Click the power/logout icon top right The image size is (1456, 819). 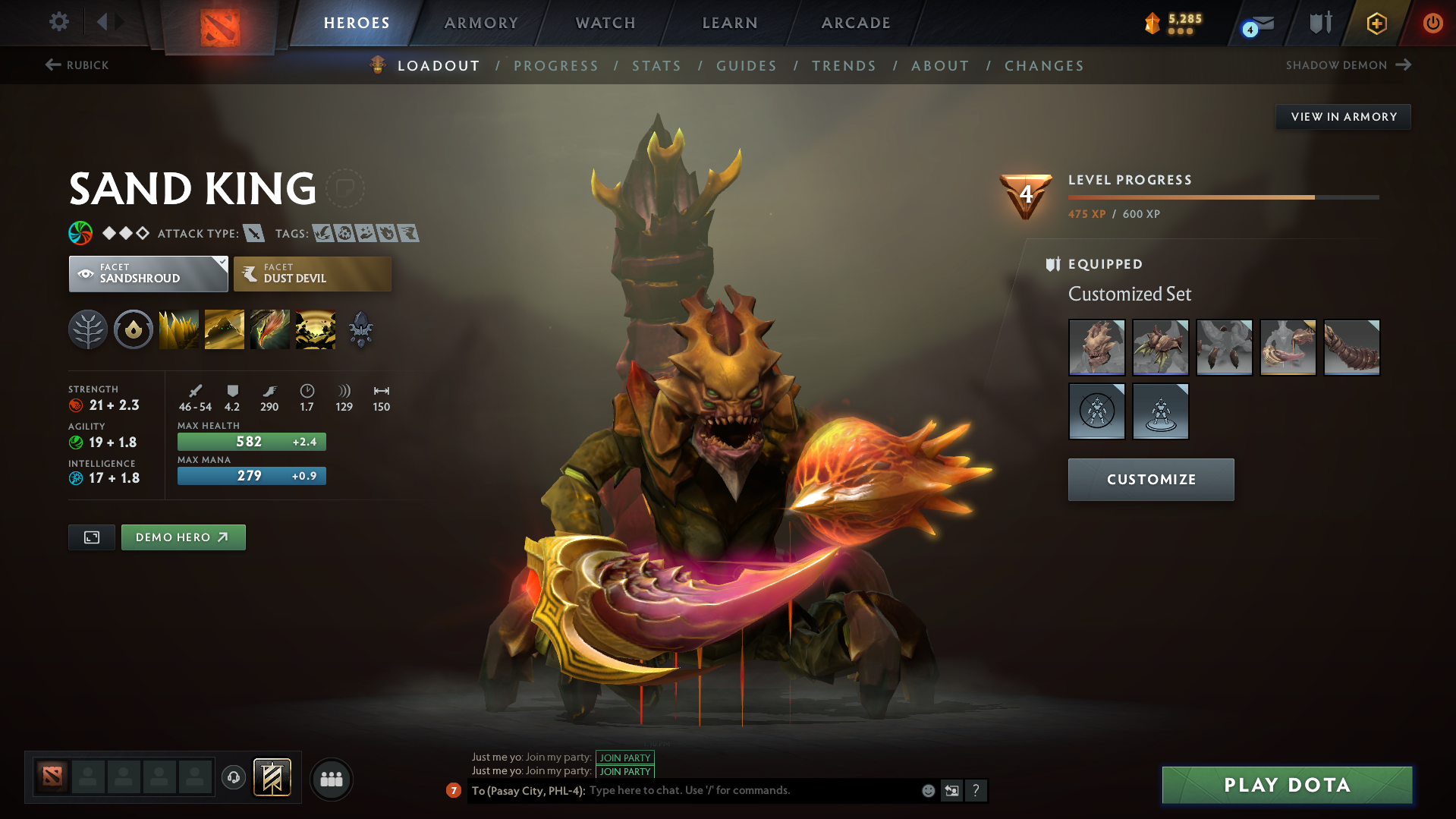1432,24
